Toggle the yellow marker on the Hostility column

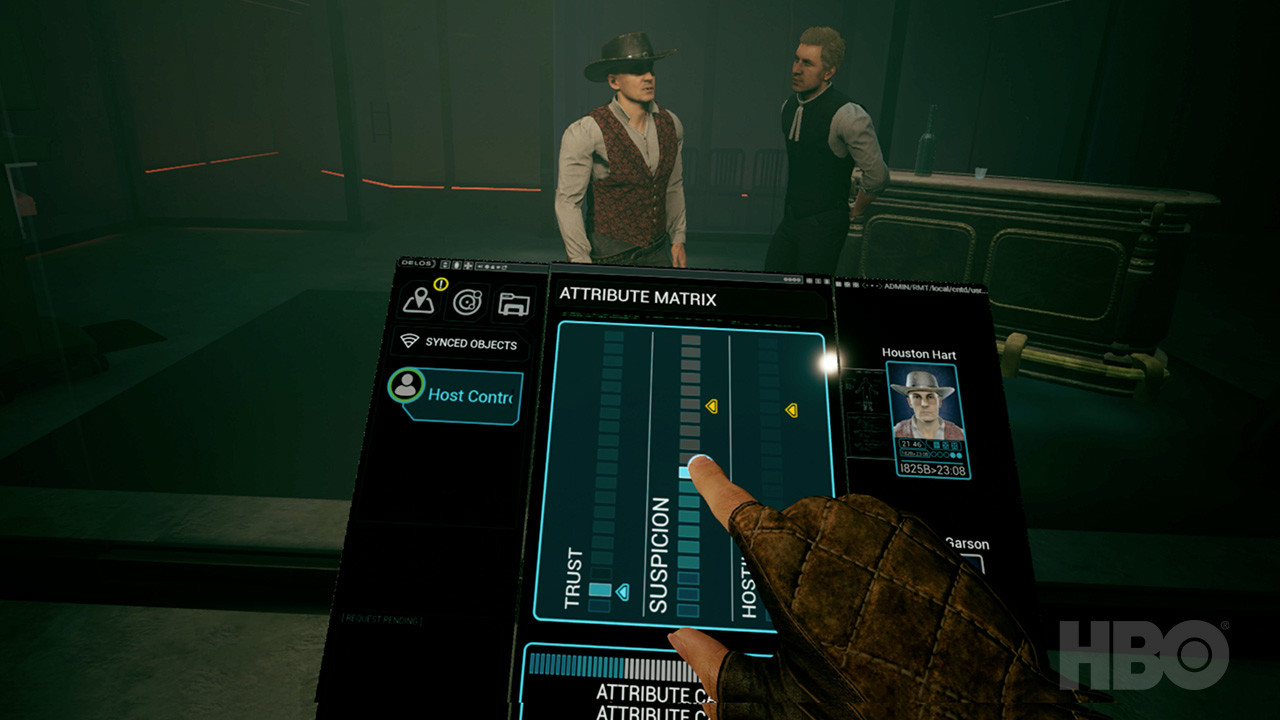click(793, 409)
